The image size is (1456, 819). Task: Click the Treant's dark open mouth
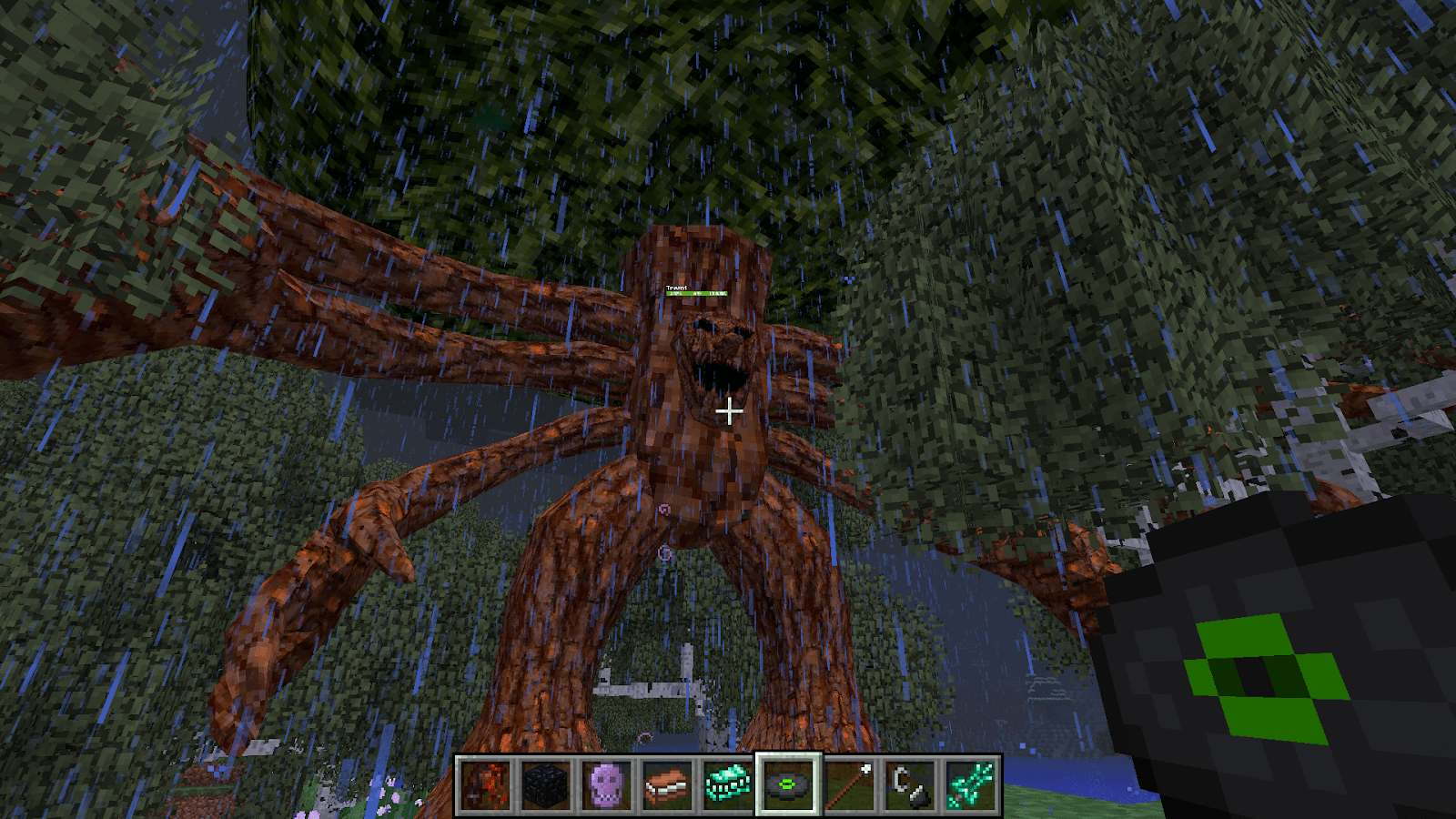[717, 375]
